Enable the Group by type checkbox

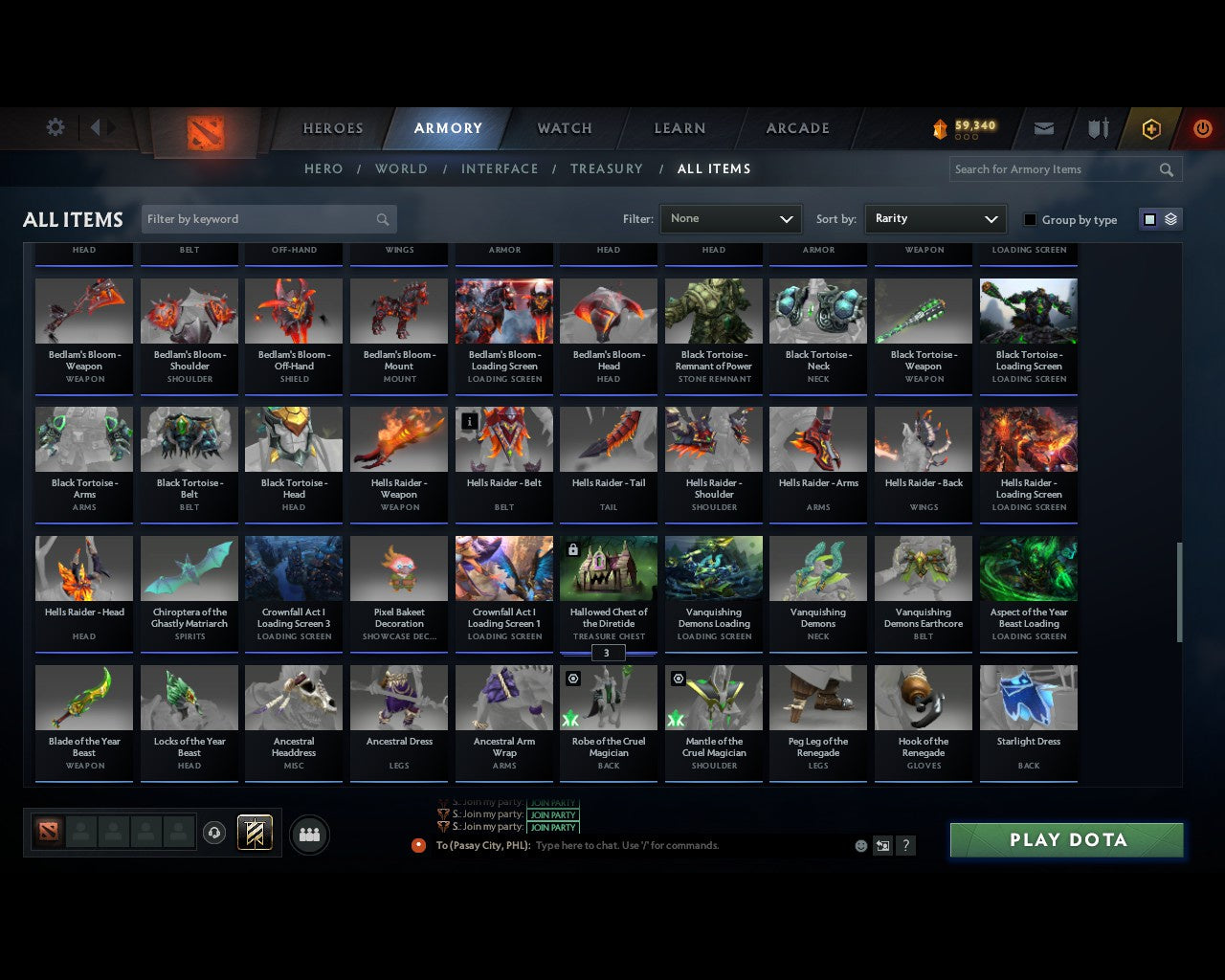tap(1030, 219)
